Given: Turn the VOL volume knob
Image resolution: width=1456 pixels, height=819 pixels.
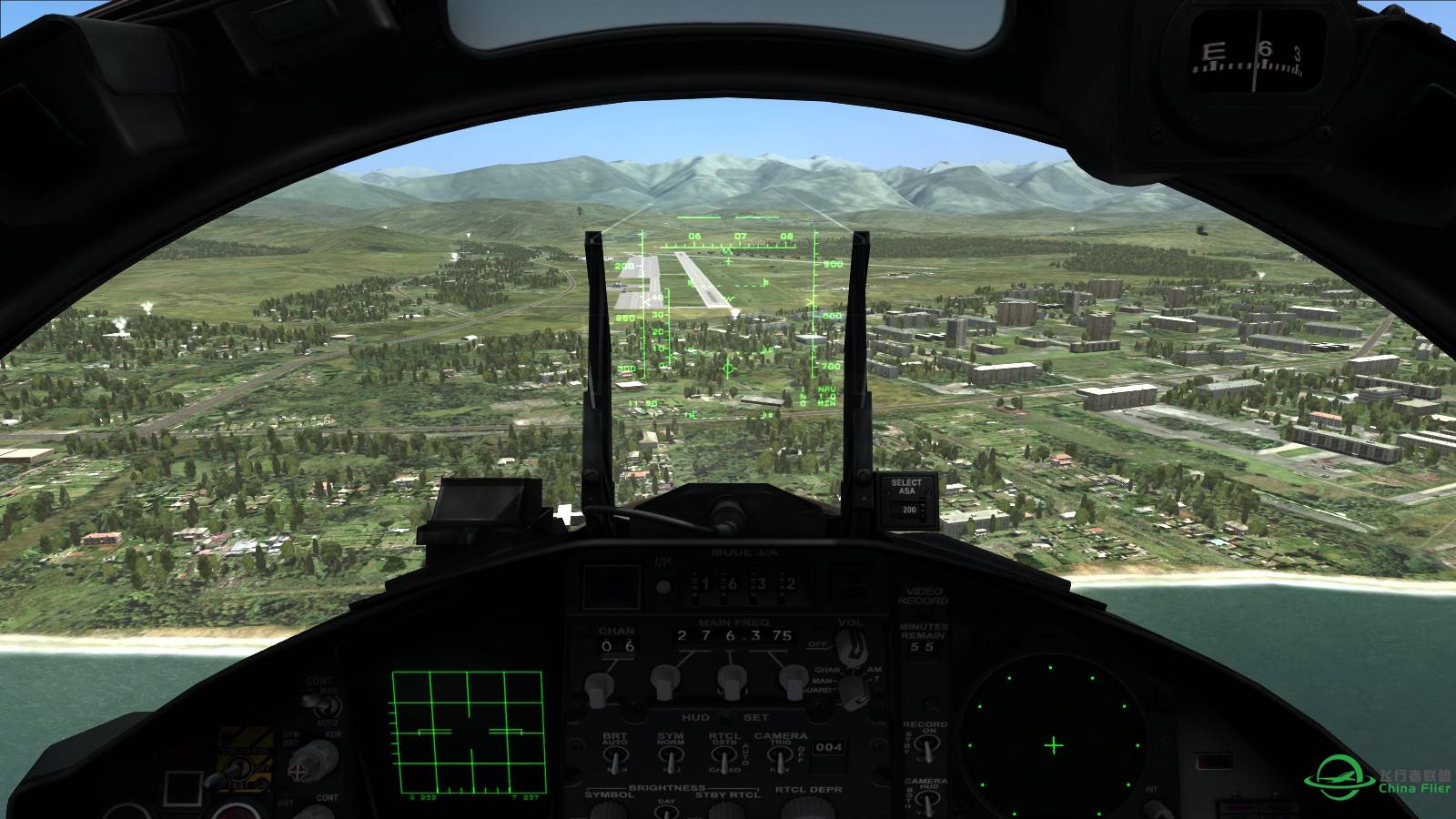Looking at the screenshot, I should pos(853,646).
